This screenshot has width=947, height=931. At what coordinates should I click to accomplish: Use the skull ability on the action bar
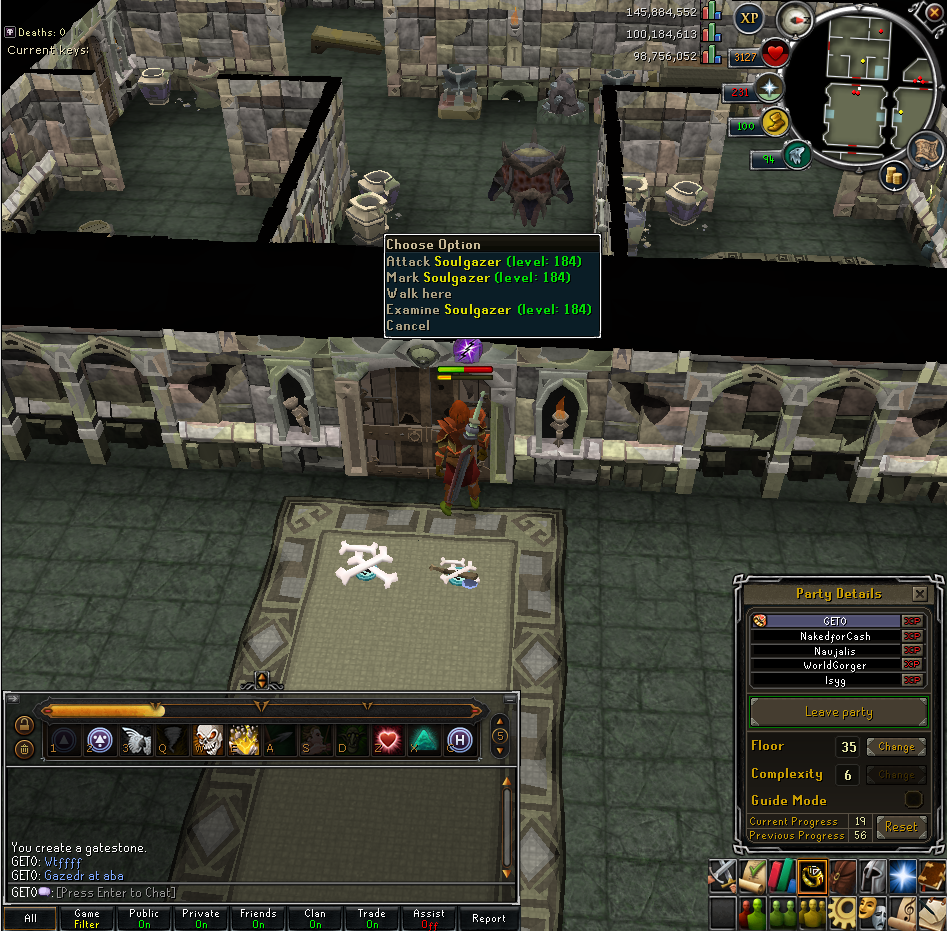point(207,740)
